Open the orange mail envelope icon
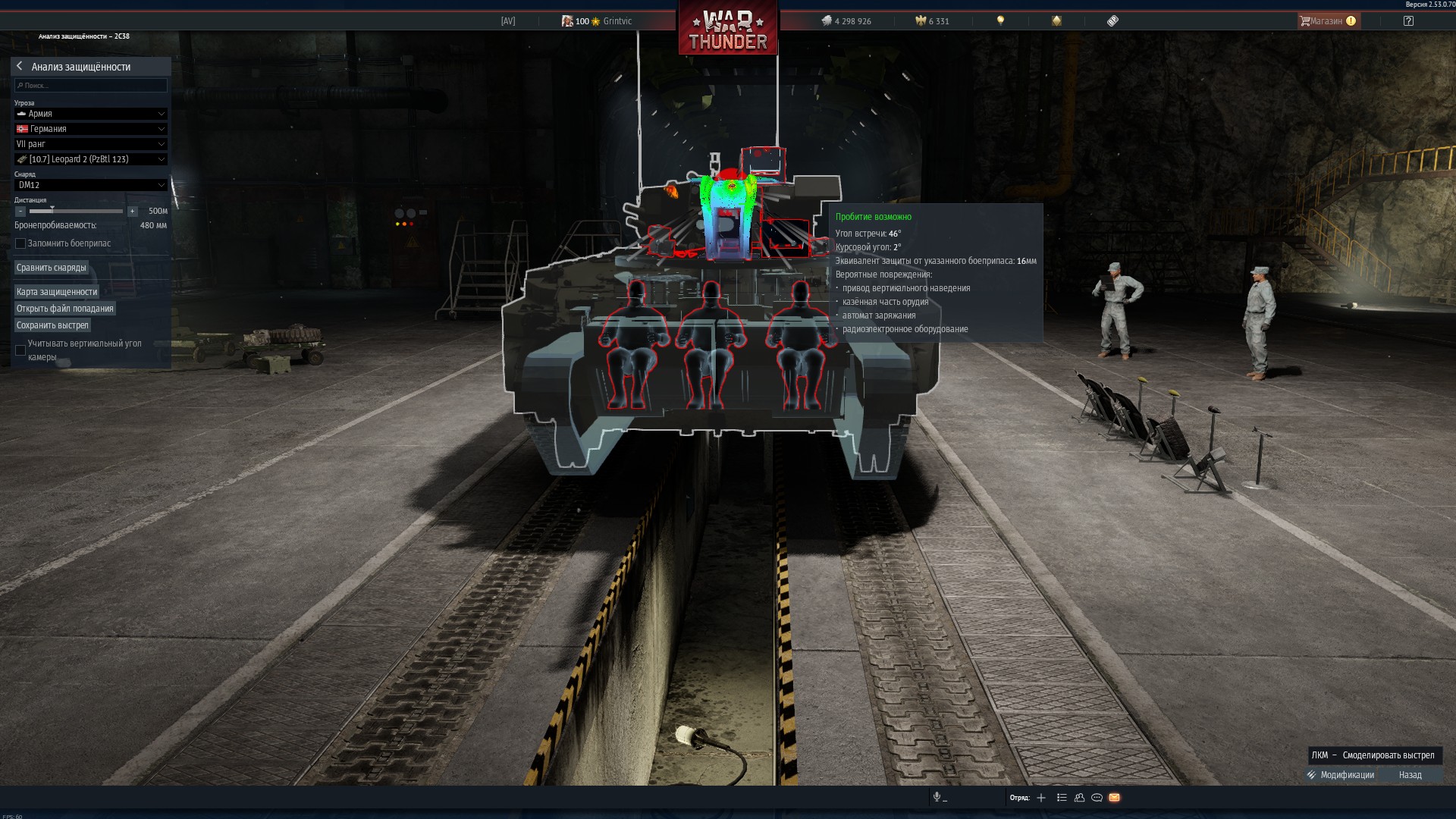The image size is (1456, 819). [1114, 798]
